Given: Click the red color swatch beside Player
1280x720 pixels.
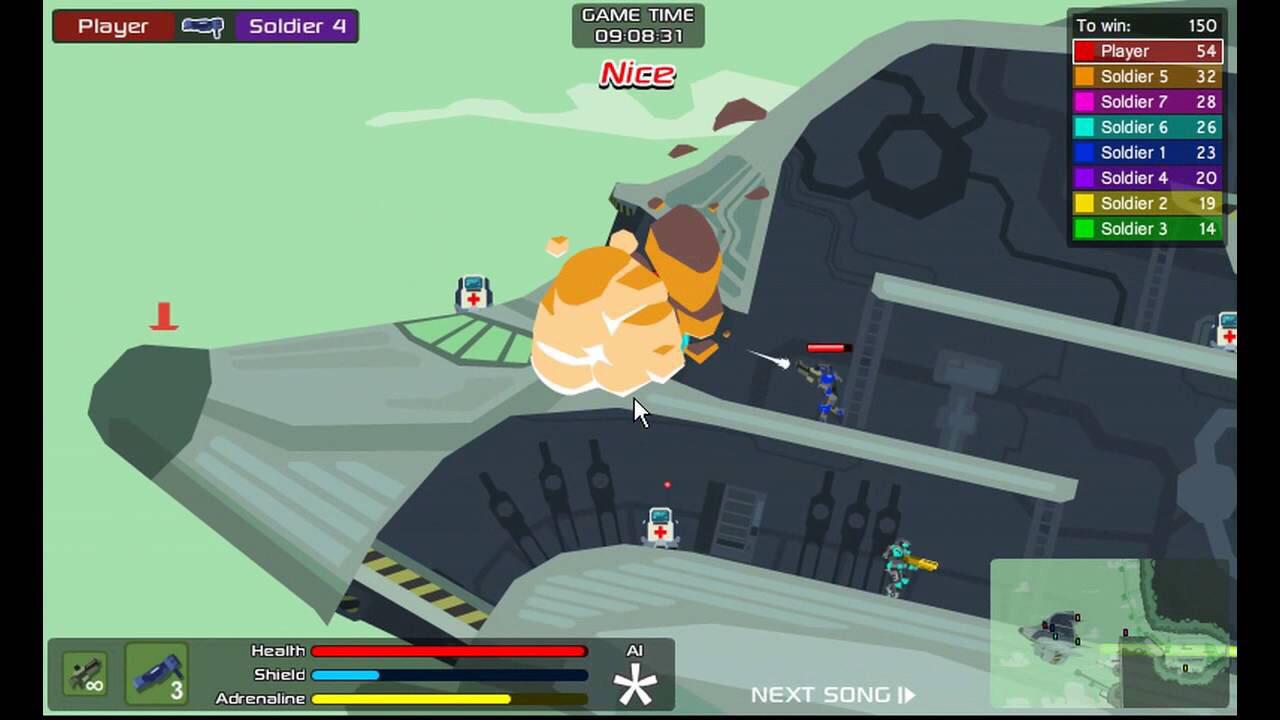Looking at the screenshot, I should 1088,51.
